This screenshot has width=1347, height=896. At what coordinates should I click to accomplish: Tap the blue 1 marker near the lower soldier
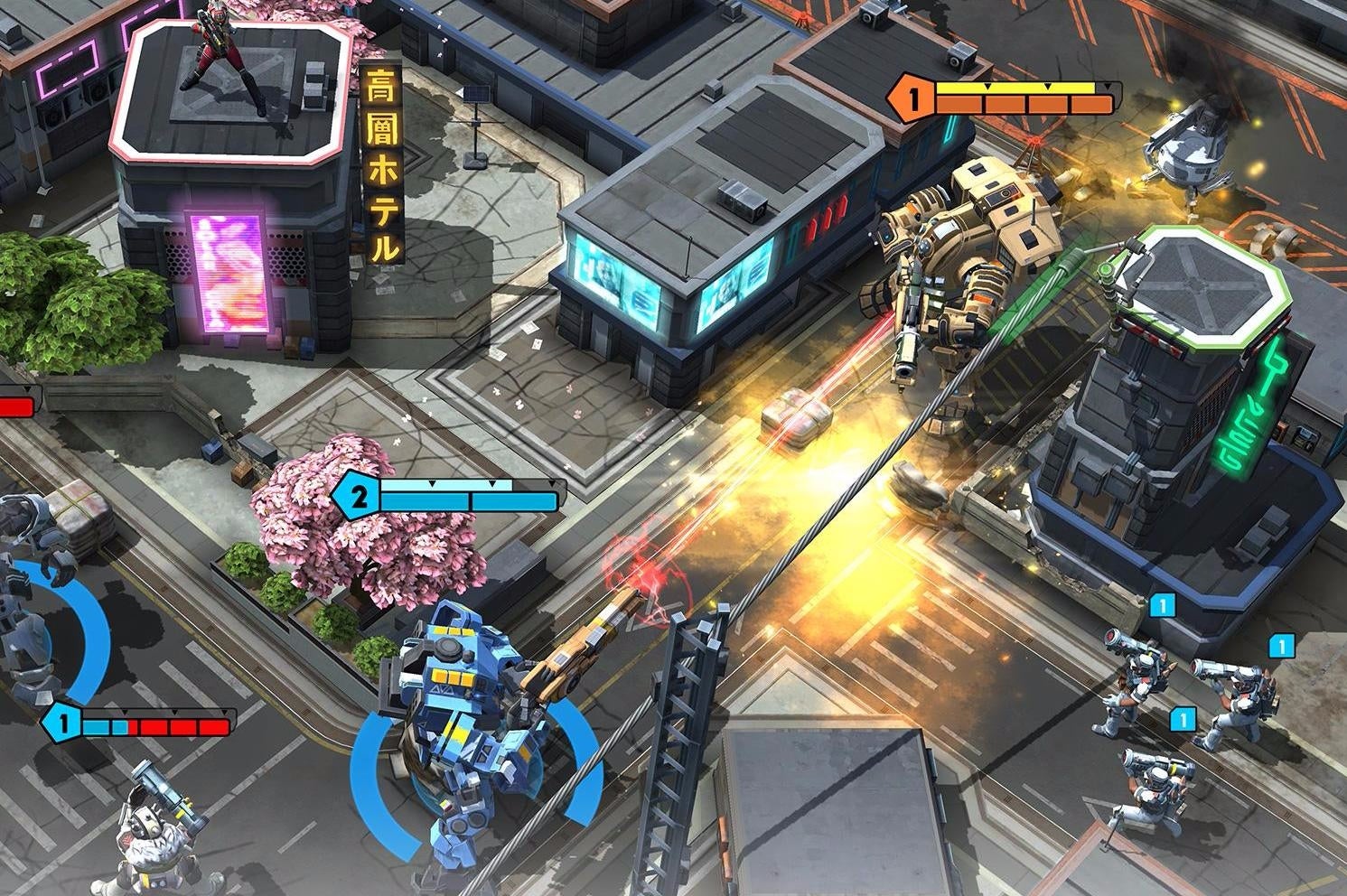[x=1183, y=721]
